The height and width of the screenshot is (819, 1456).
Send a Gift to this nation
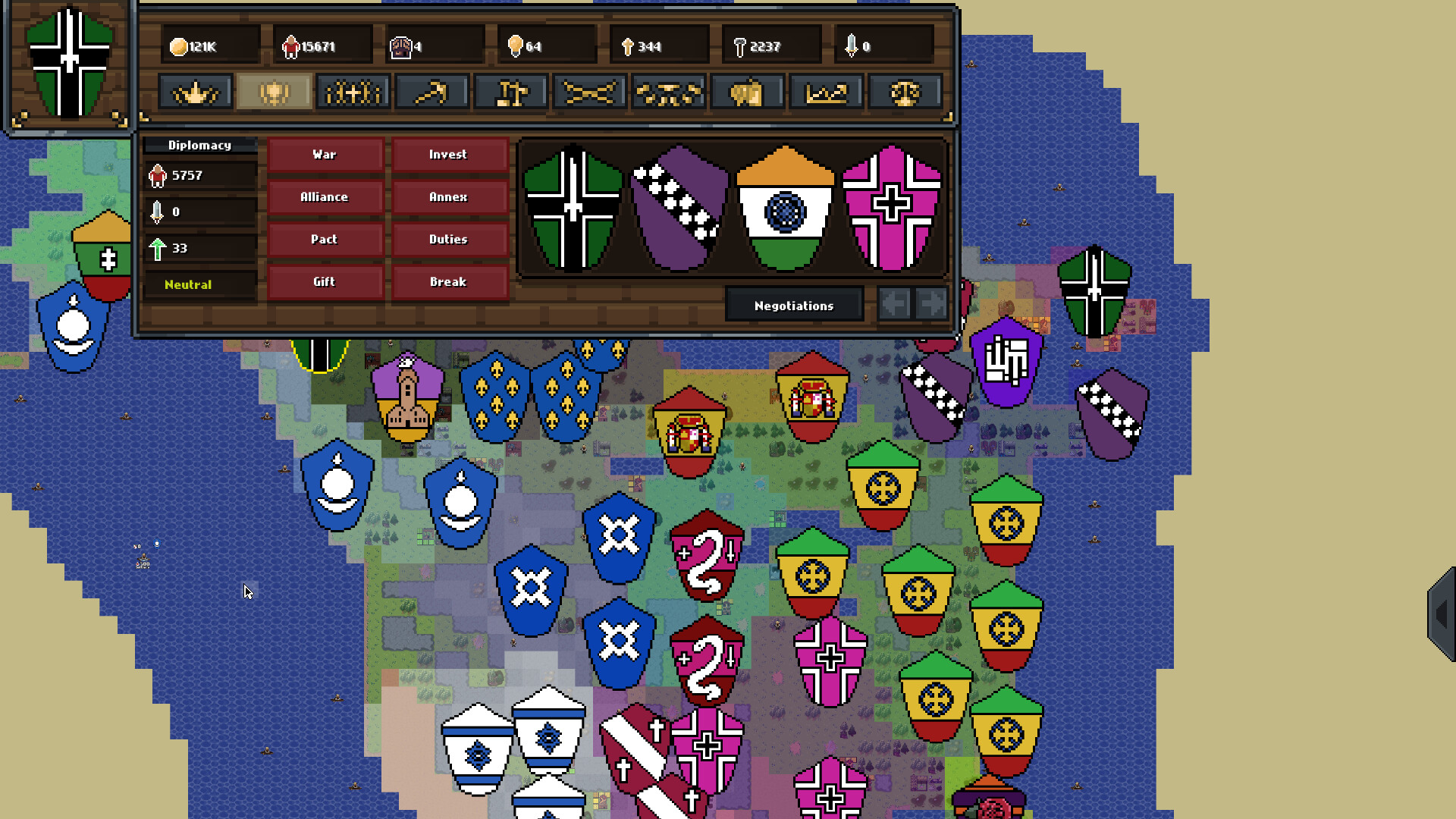click(324, 281)
